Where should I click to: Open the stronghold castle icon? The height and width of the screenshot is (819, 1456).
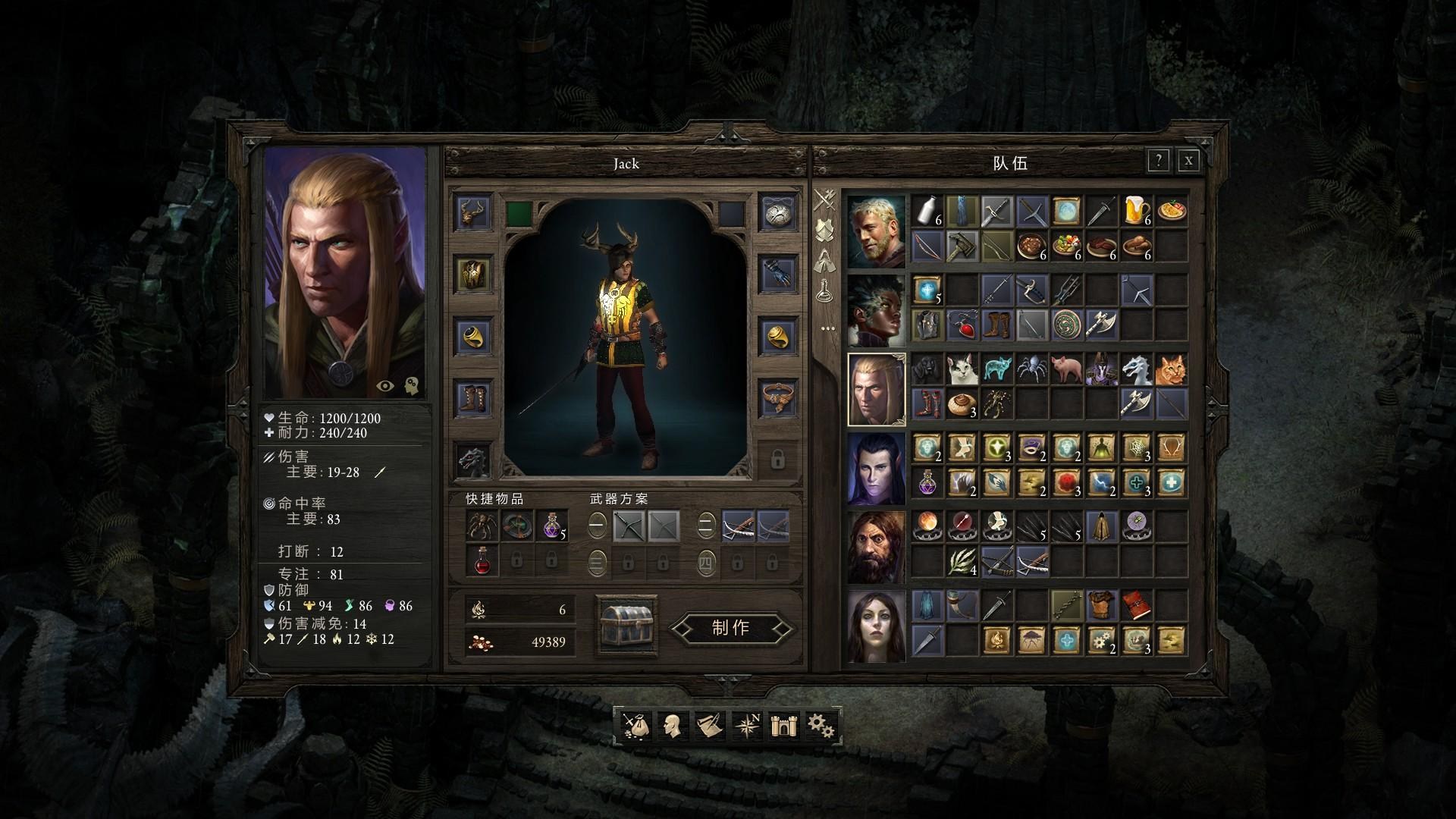pyautogui.click(x=783, y=726)
